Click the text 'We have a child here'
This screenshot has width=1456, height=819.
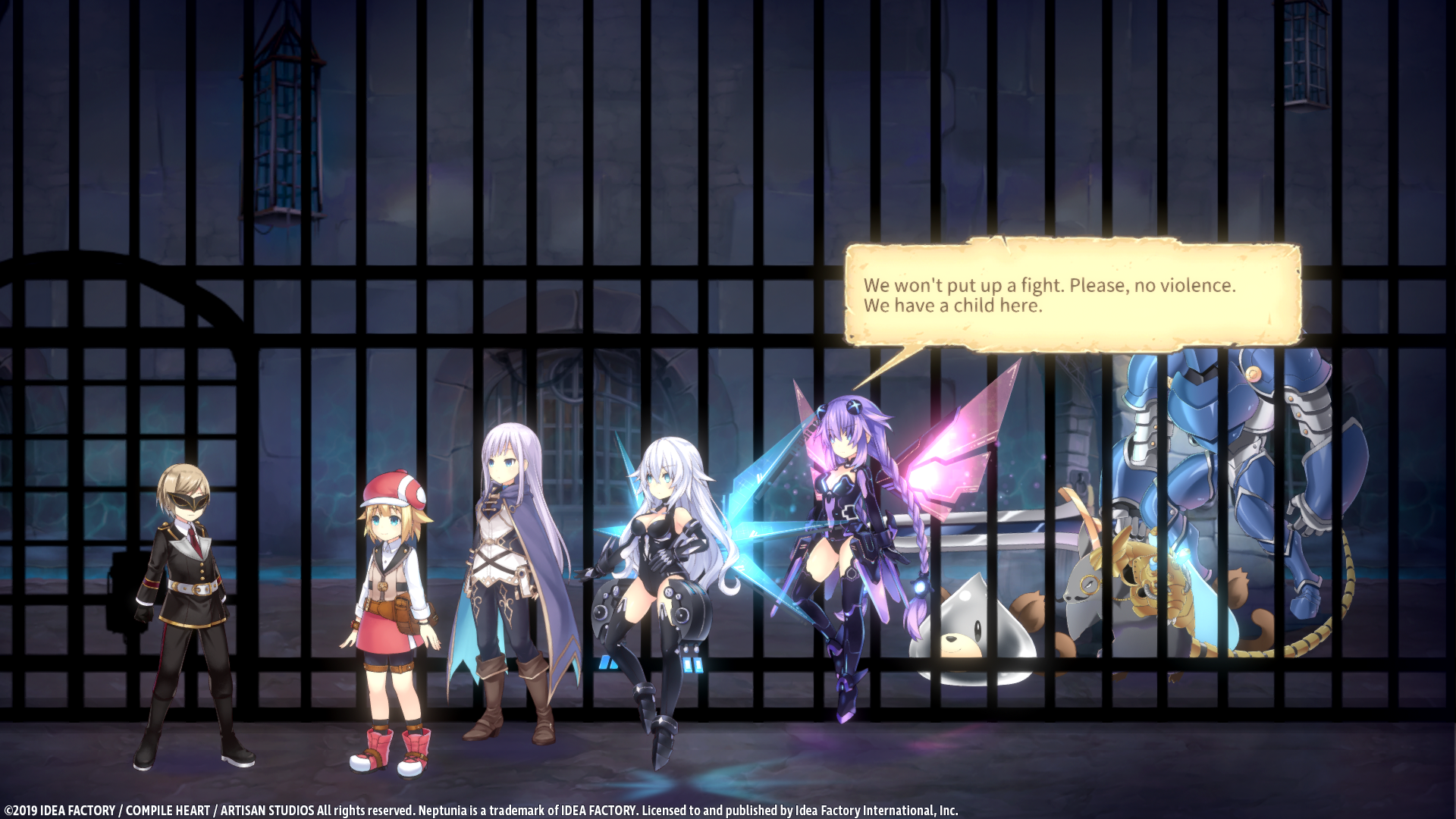point(952,306)
